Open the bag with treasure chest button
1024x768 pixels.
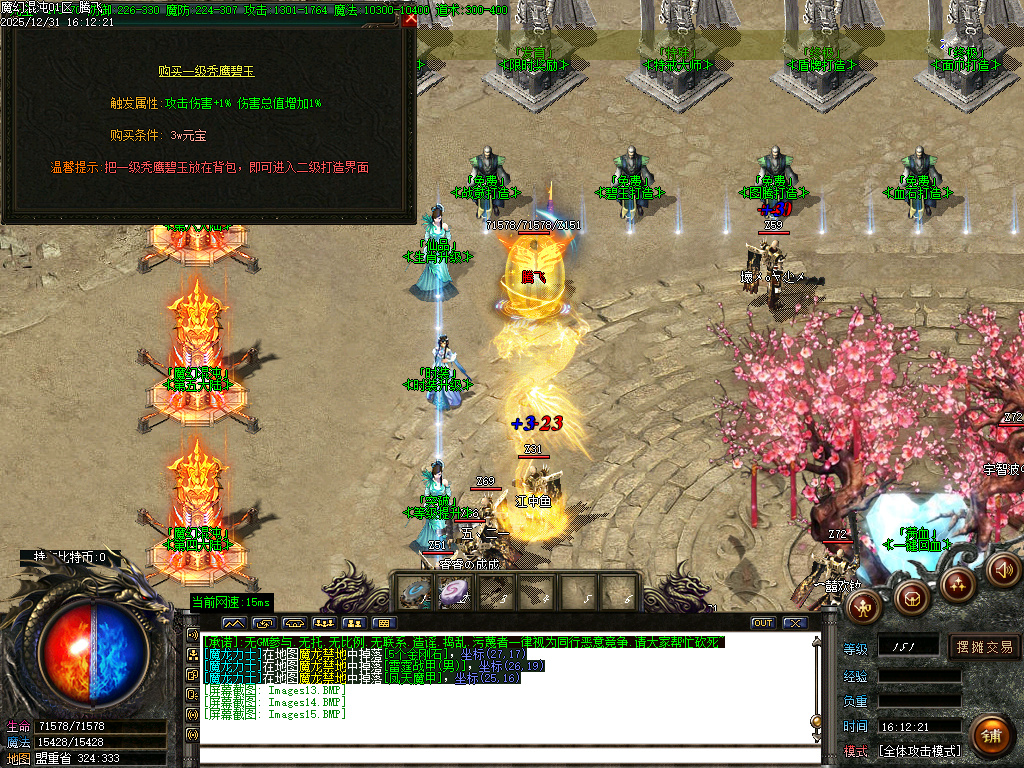click(x=912, y=599)
